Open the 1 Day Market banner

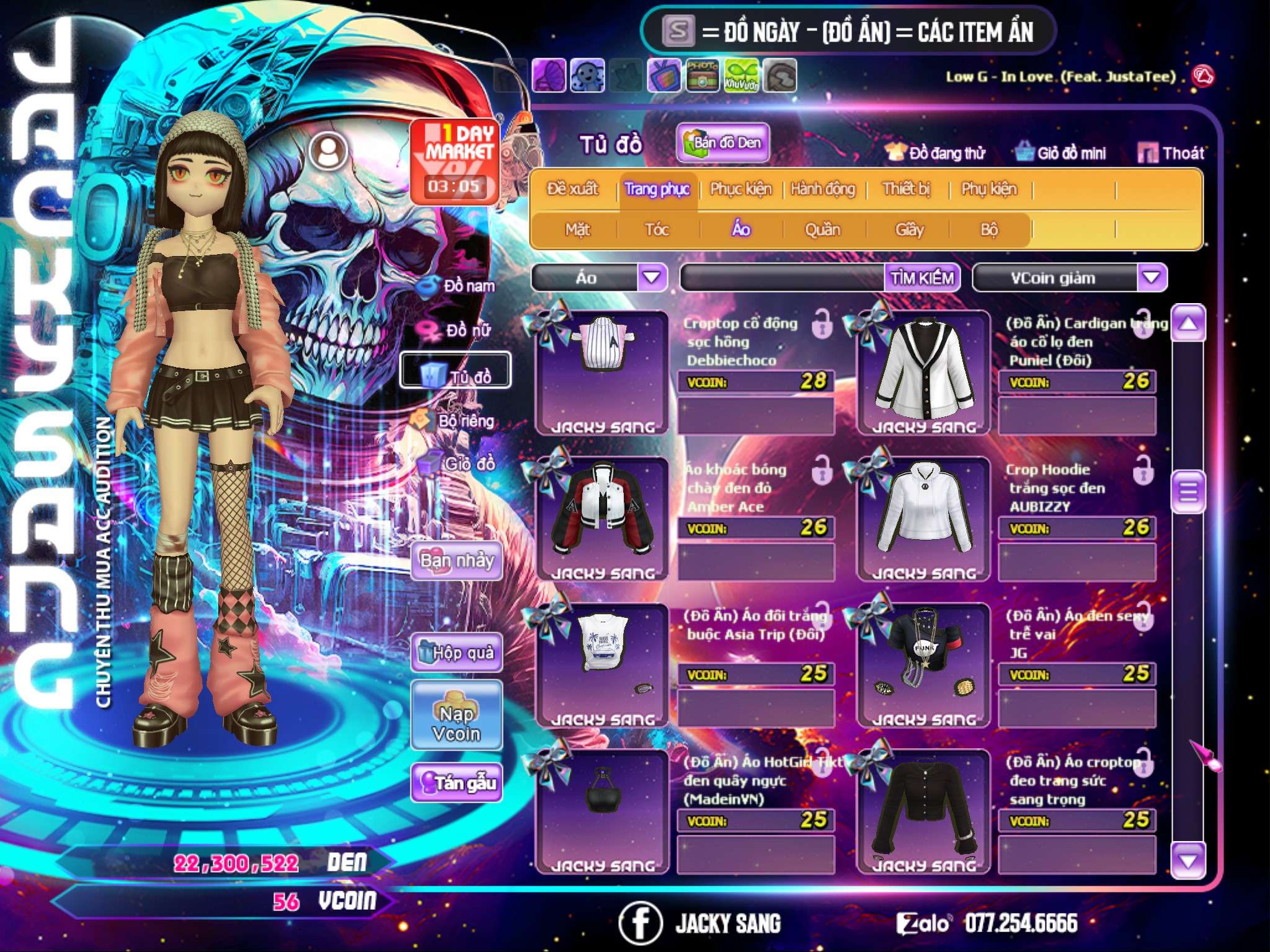tap(455, 161)
